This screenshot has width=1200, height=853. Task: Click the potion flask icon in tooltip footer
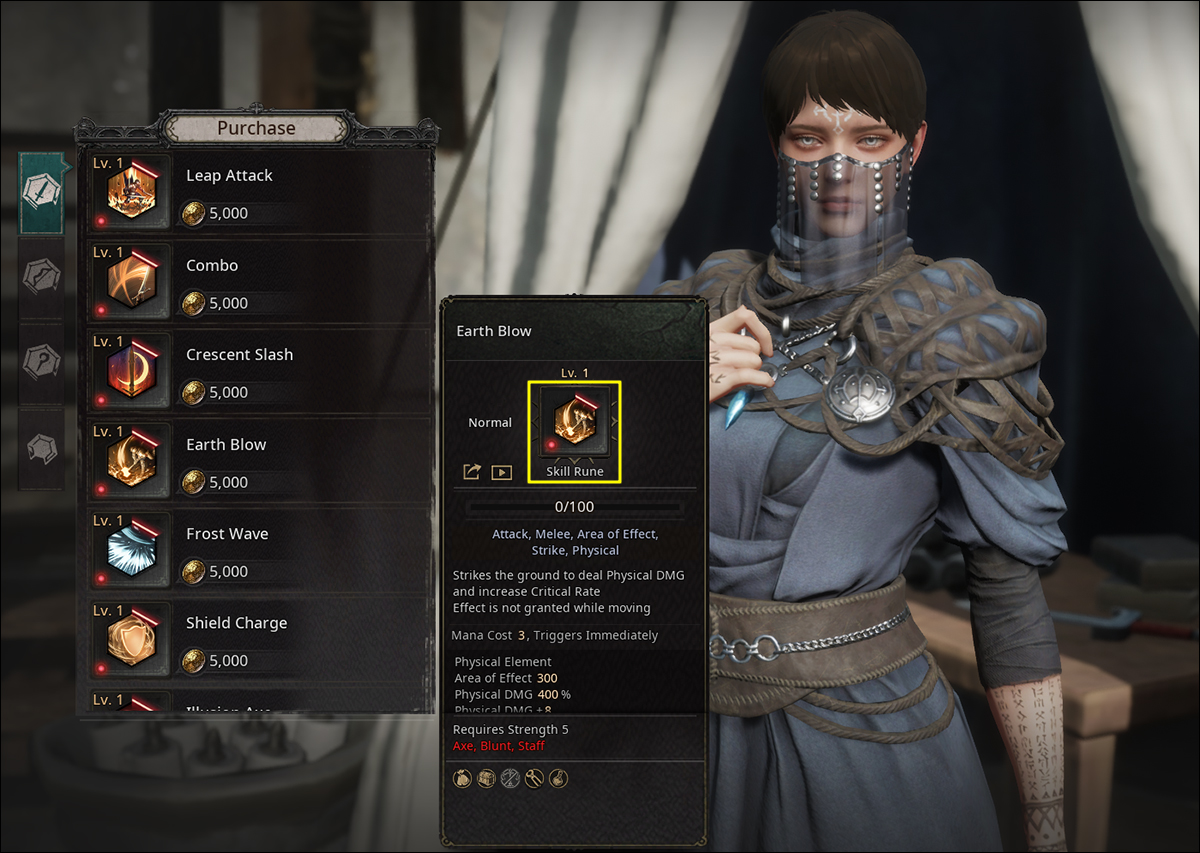click(x=559, y=778)
